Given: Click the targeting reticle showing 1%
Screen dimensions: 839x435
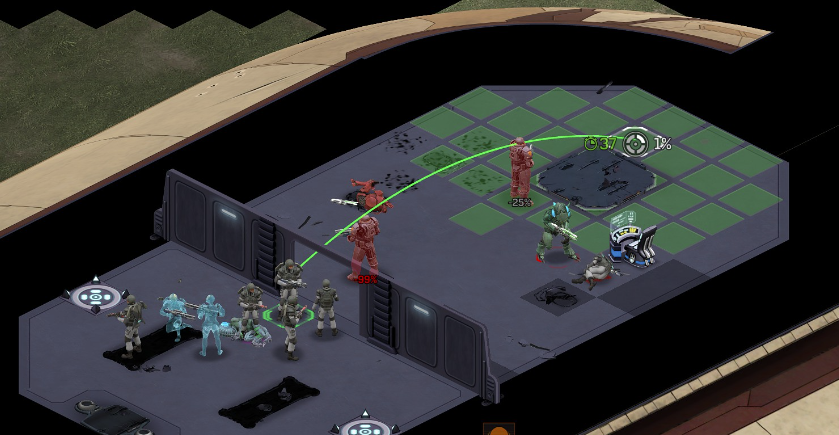Looking at the screenshot, I should tap(635, 144).
